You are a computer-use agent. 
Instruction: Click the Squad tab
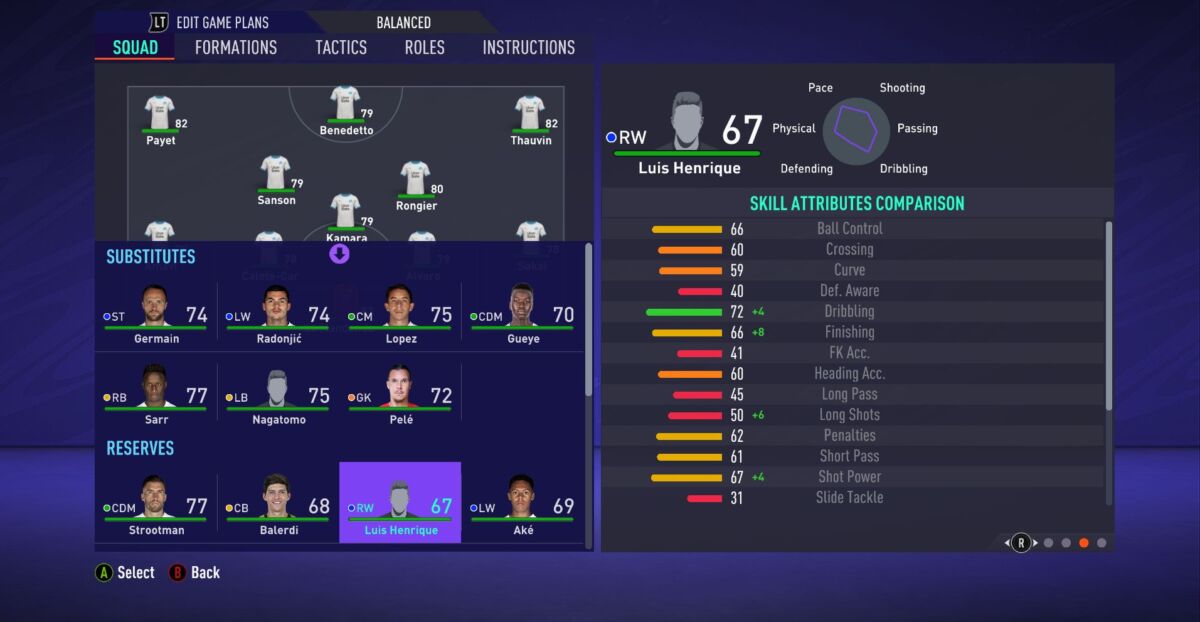(x=135, y=47)
